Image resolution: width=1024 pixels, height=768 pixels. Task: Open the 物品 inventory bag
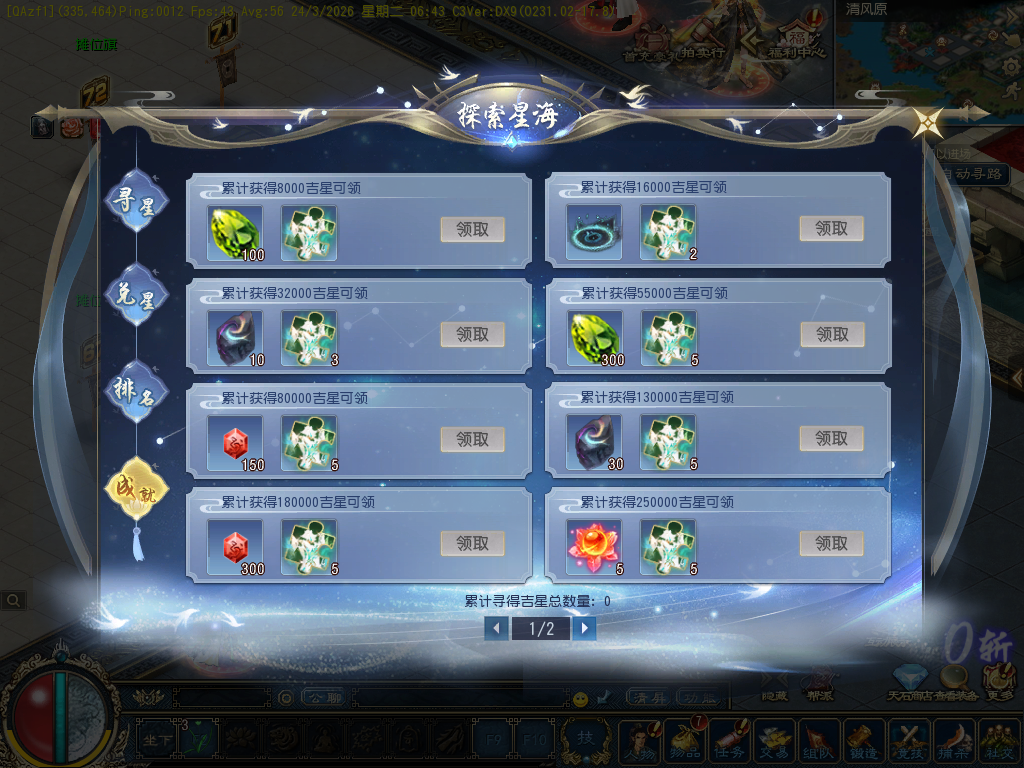pyautogui.click(x=685, y=740)
